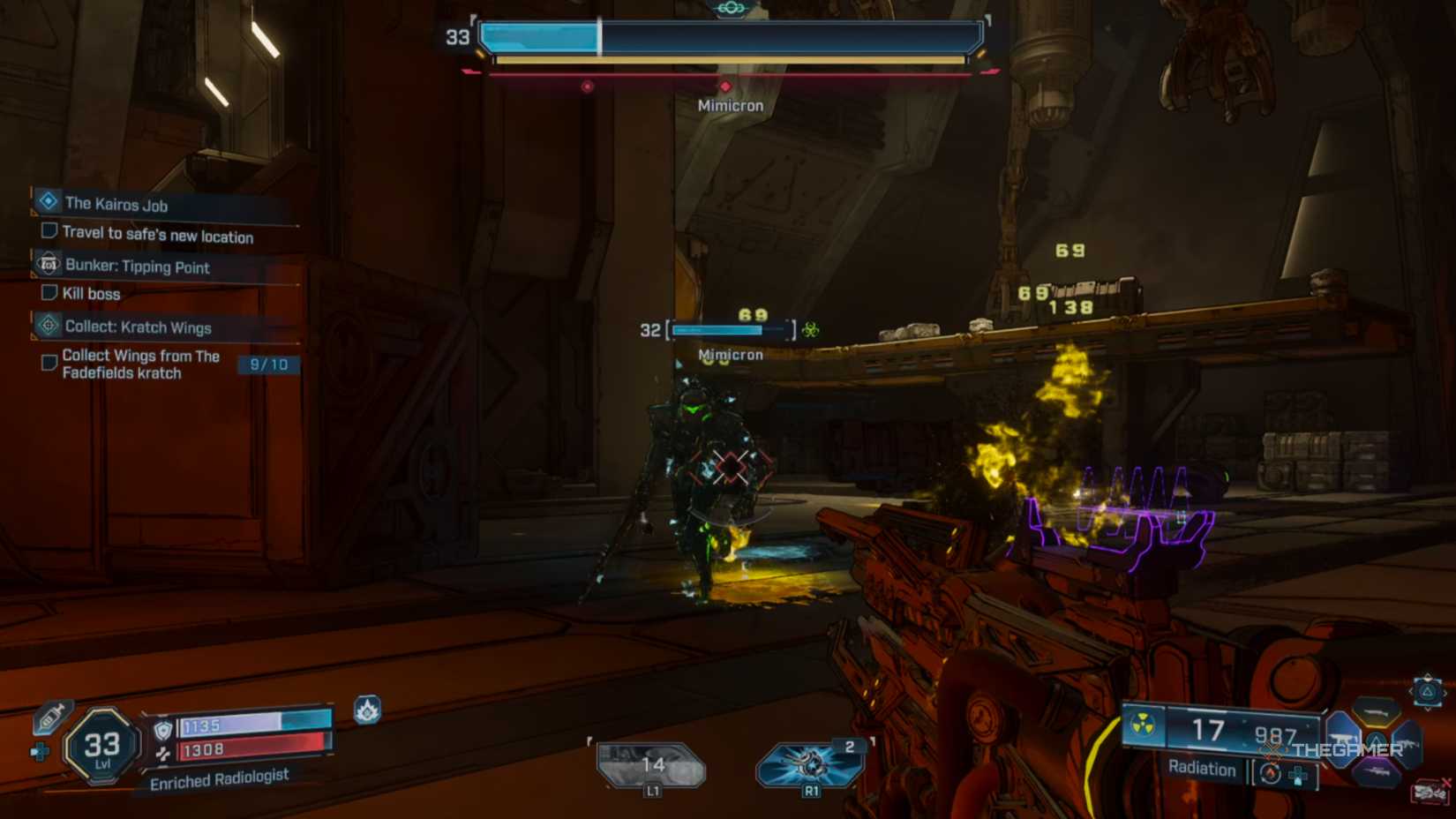Select the health cross icon near the 1308 bar
Viewport: 1456px width, 819px height.
[162, 754]
